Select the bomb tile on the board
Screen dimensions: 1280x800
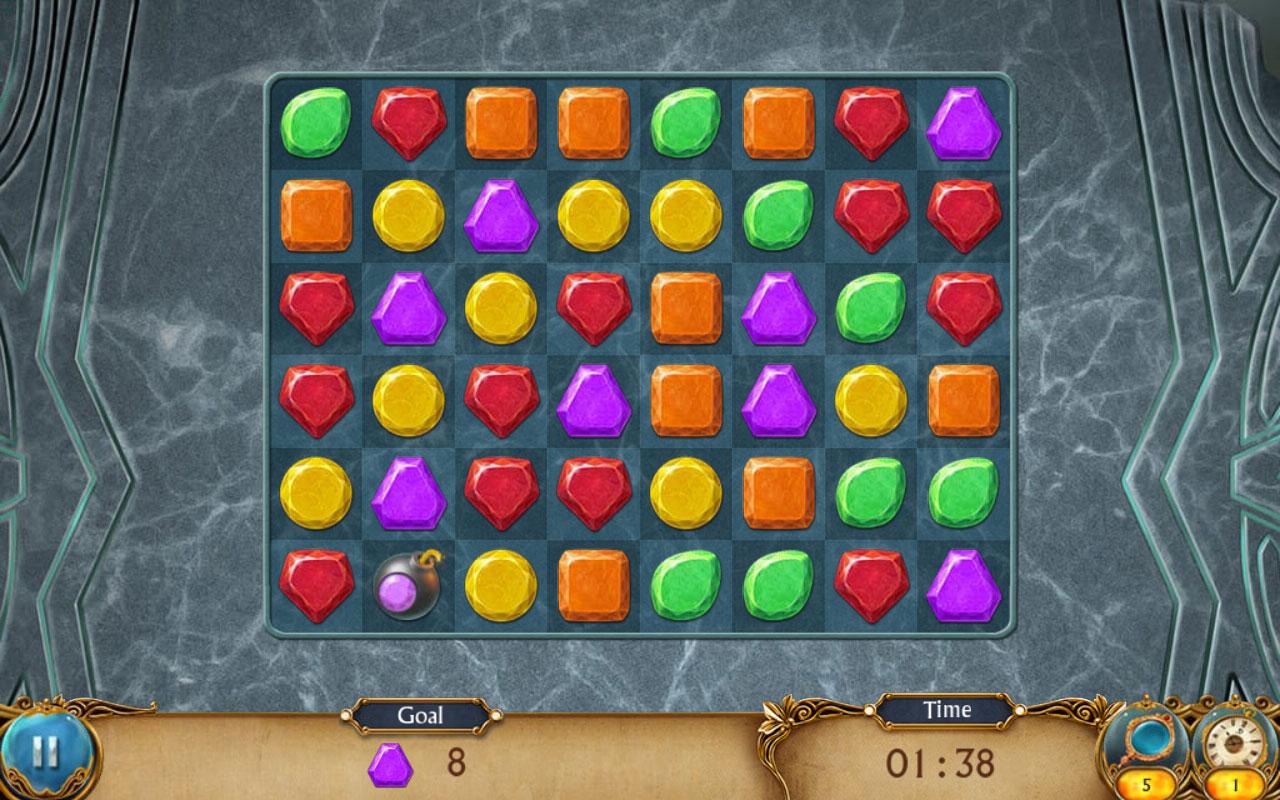click(407, 586)
